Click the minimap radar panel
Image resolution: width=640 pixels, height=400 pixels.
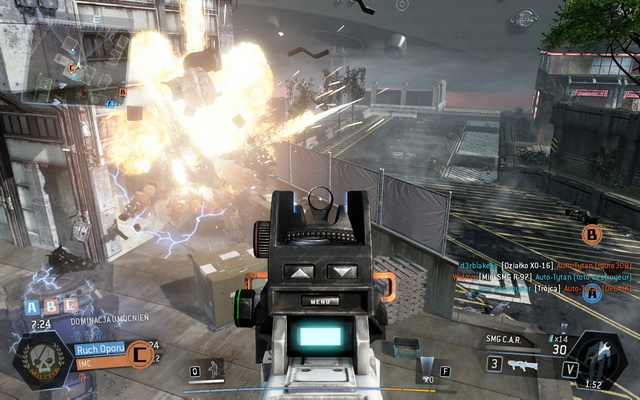(75, 62)
